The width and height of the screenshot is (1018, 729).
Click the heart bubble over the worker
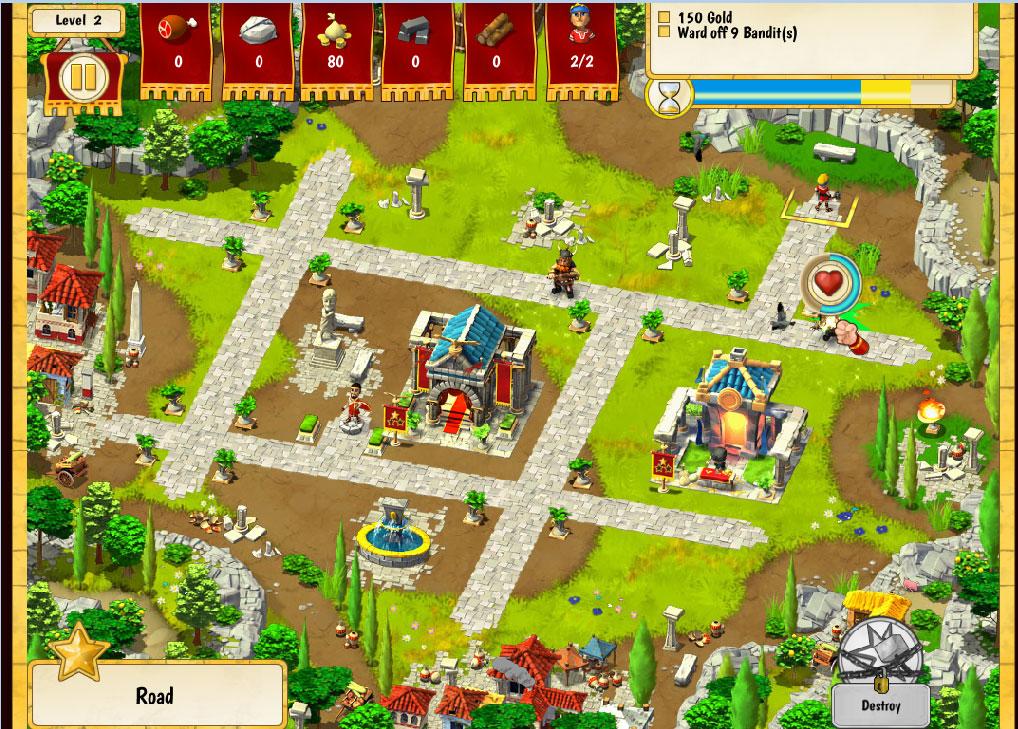[829, 283]
